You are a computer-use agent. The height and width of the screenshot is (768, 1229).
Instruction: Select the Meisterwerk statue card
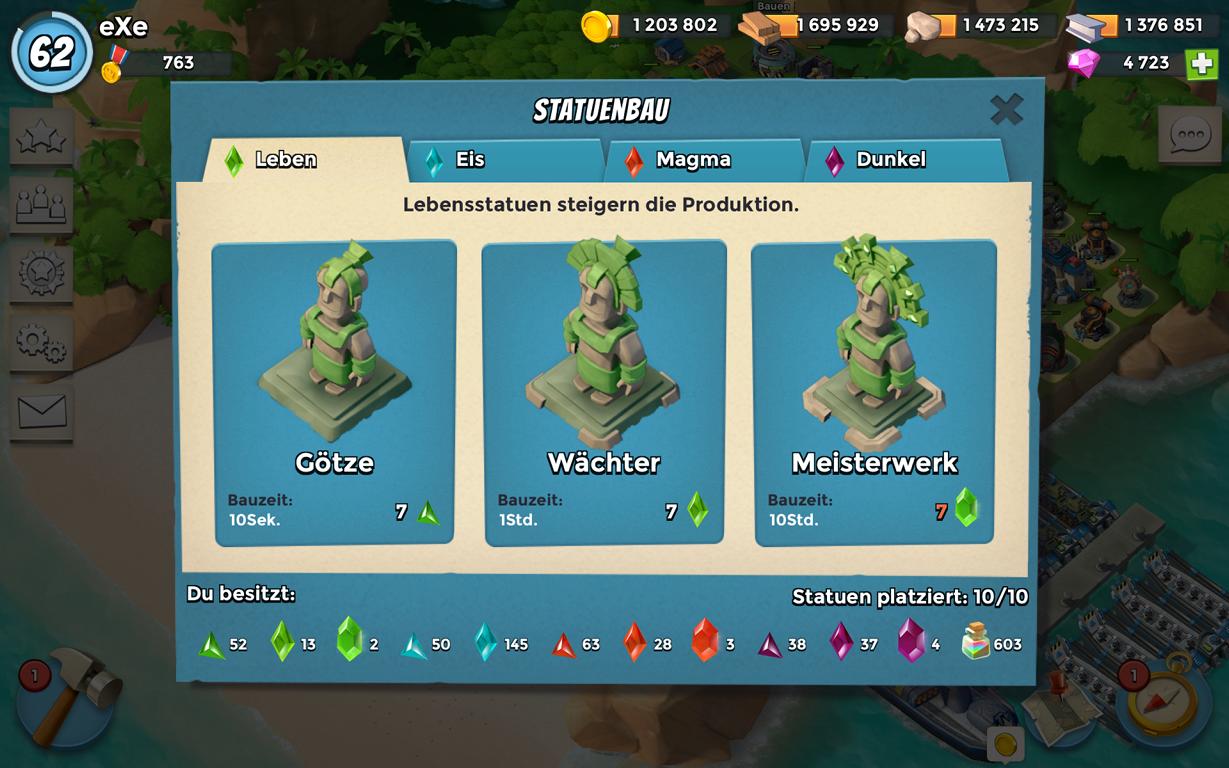click(874, 393)
